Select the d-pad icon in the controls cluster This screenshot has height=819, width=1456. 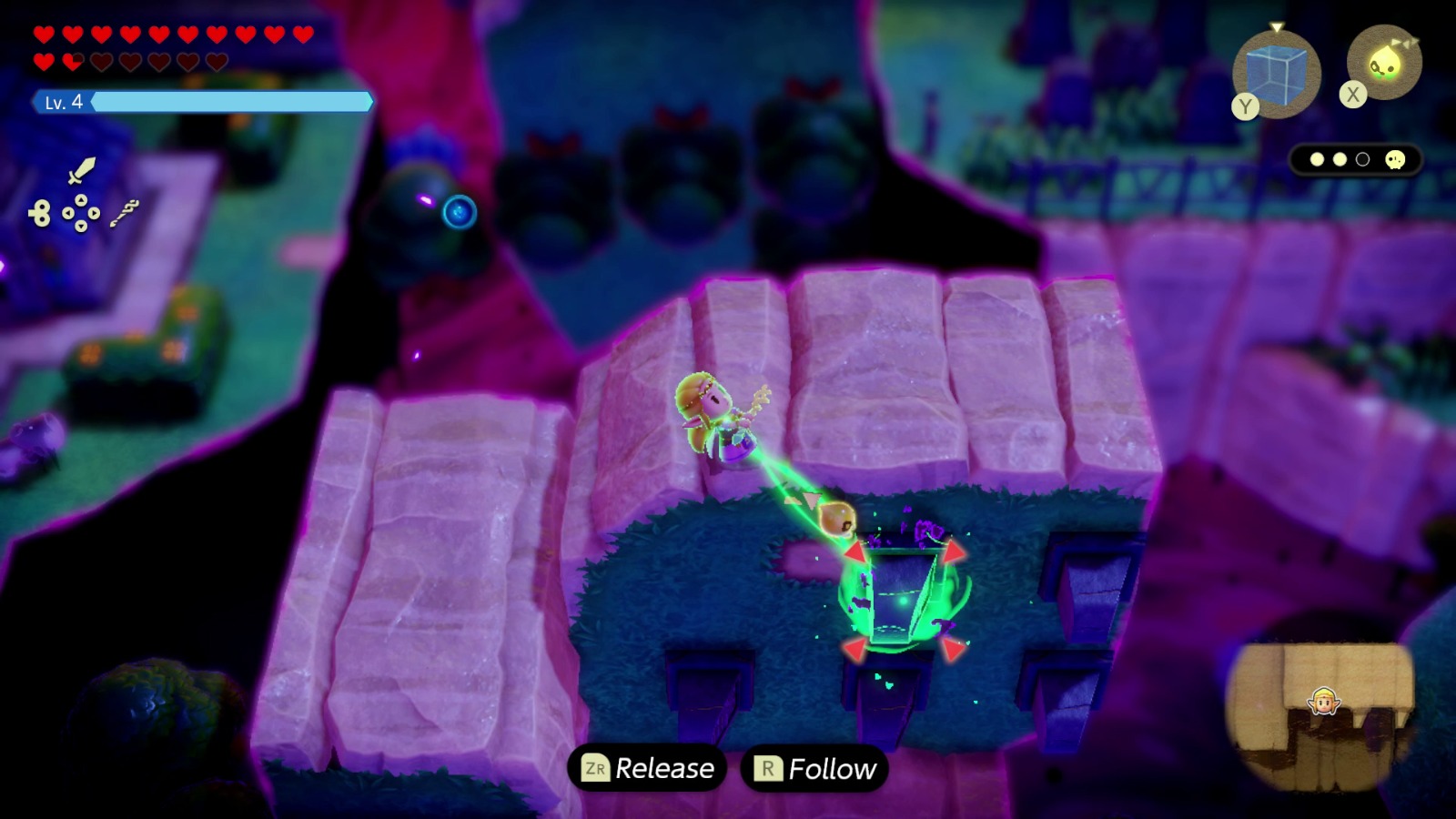[x=81, y=212]
